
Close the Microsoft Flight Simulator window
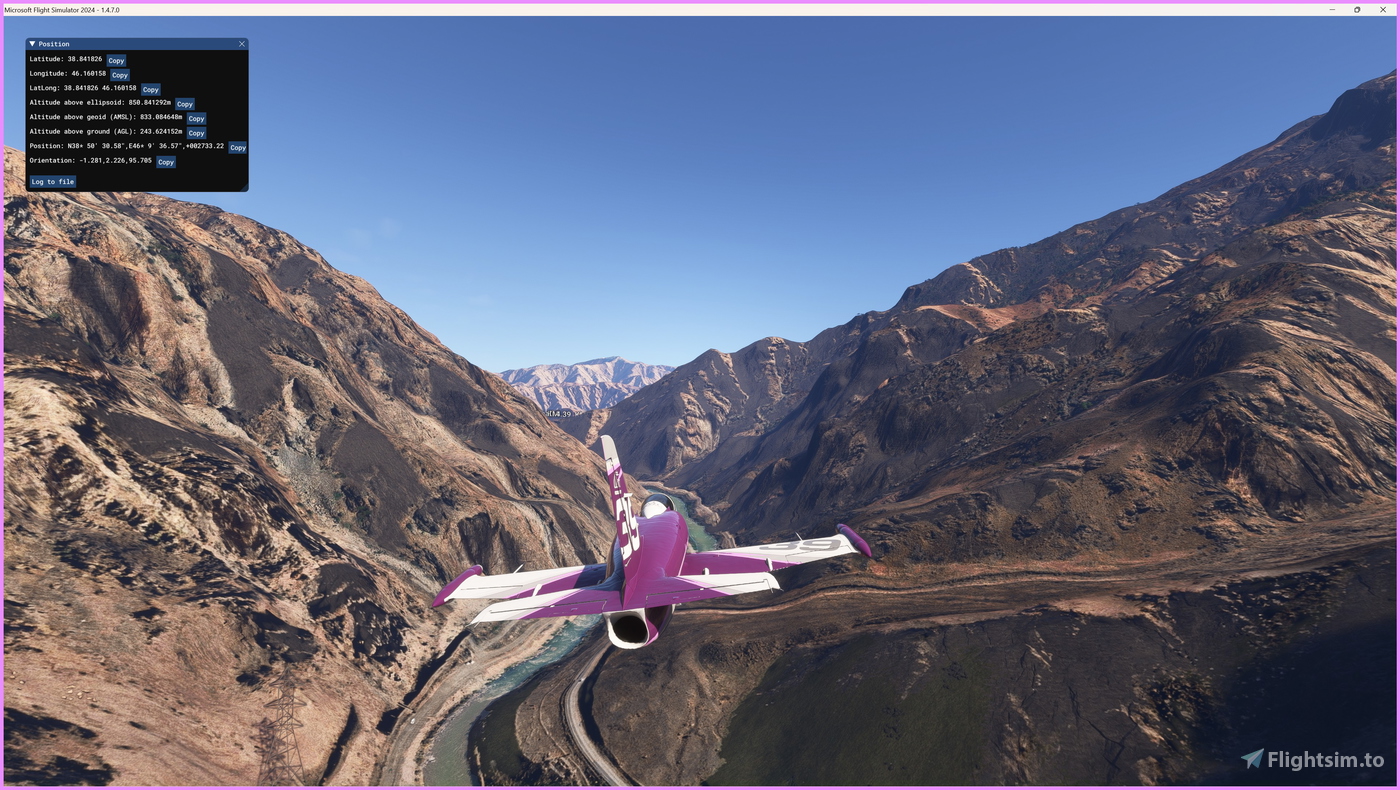1383,9
